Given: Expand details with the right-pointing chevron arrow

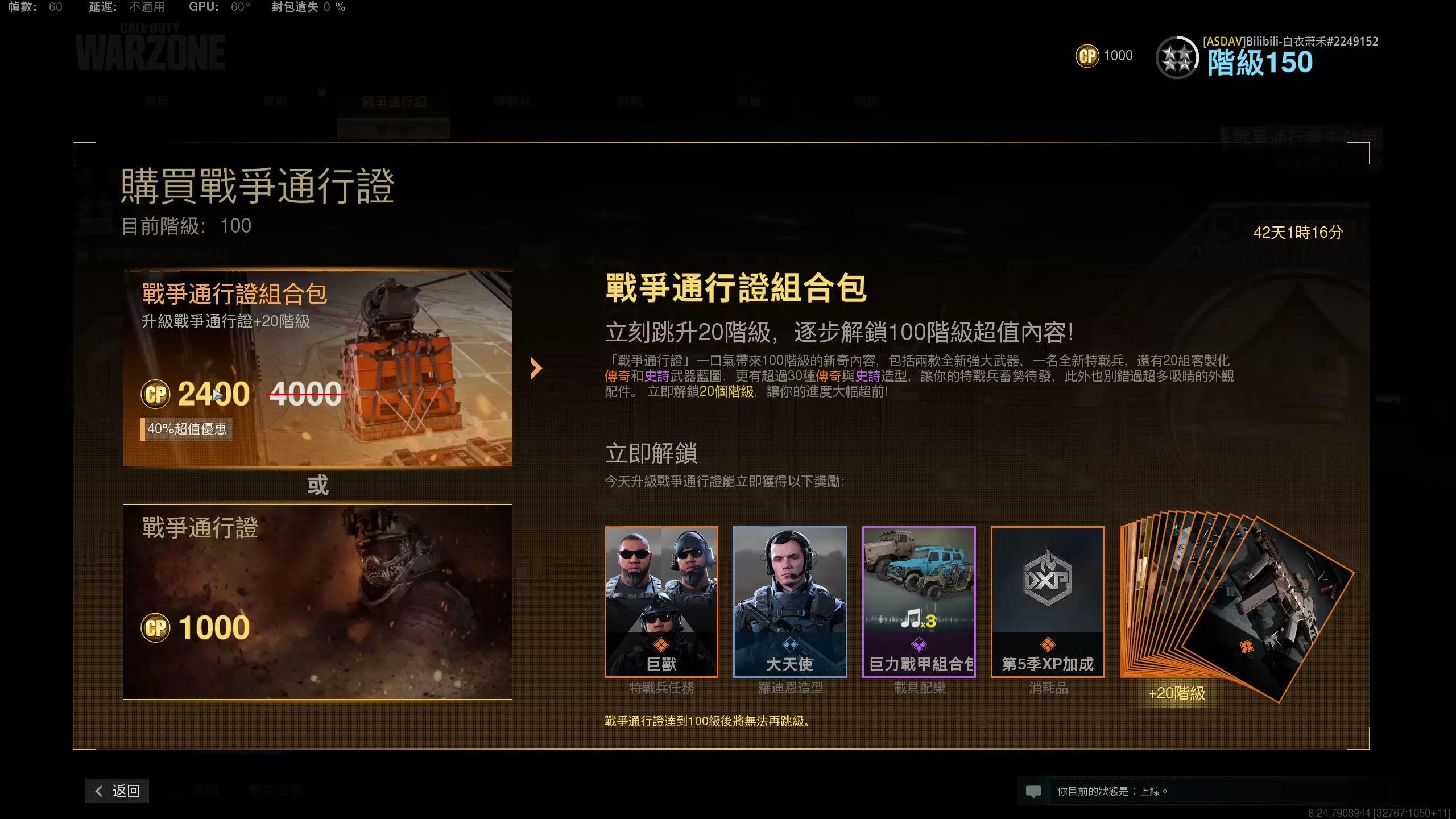Looking at the screenshot, I should point(535,368).
